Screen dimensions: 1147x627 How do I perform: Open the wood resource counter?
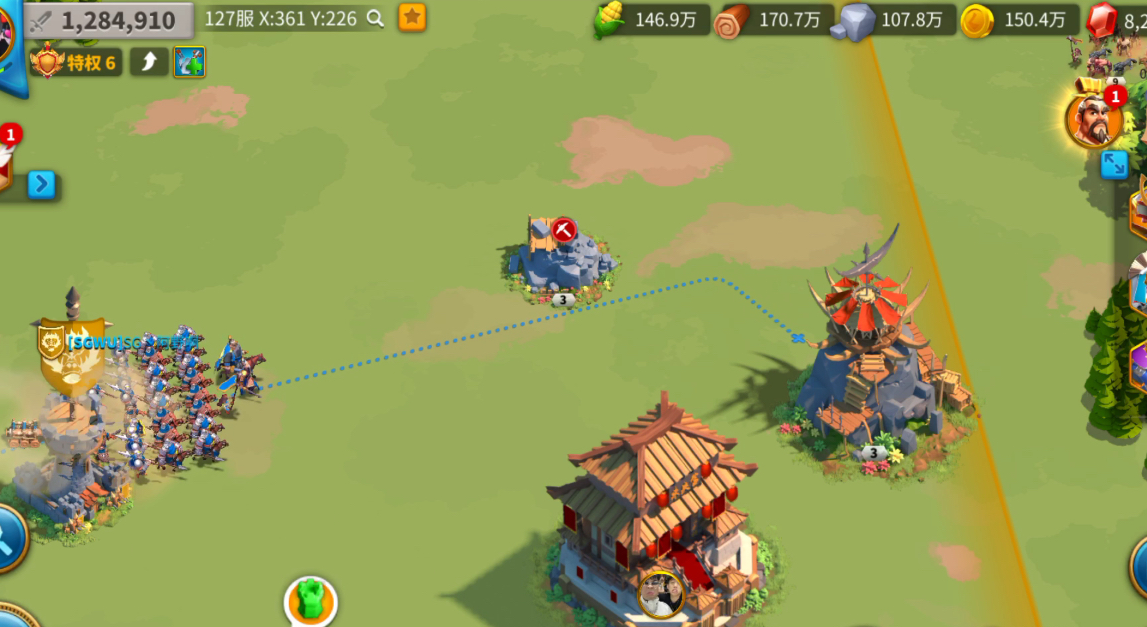(x=774, y=20)
